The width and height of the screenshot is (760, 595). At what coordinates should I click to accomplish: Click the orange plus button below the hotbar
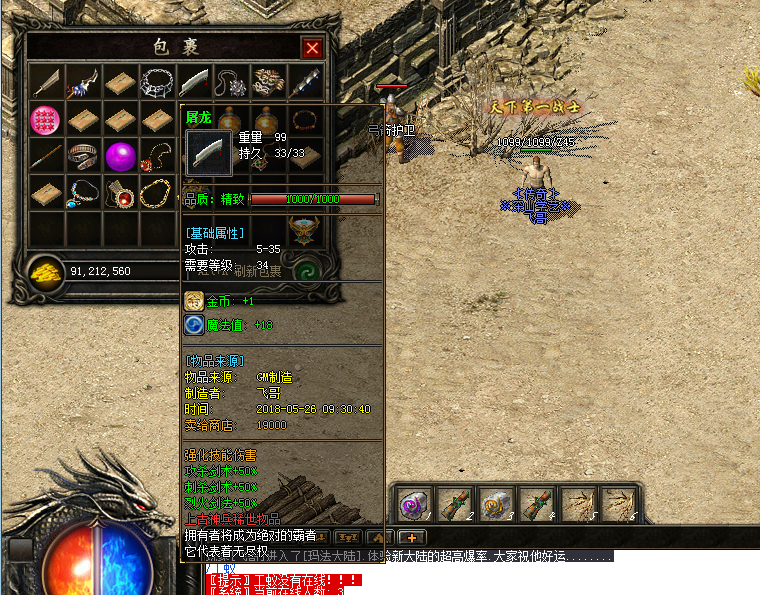tap(411, 538)
